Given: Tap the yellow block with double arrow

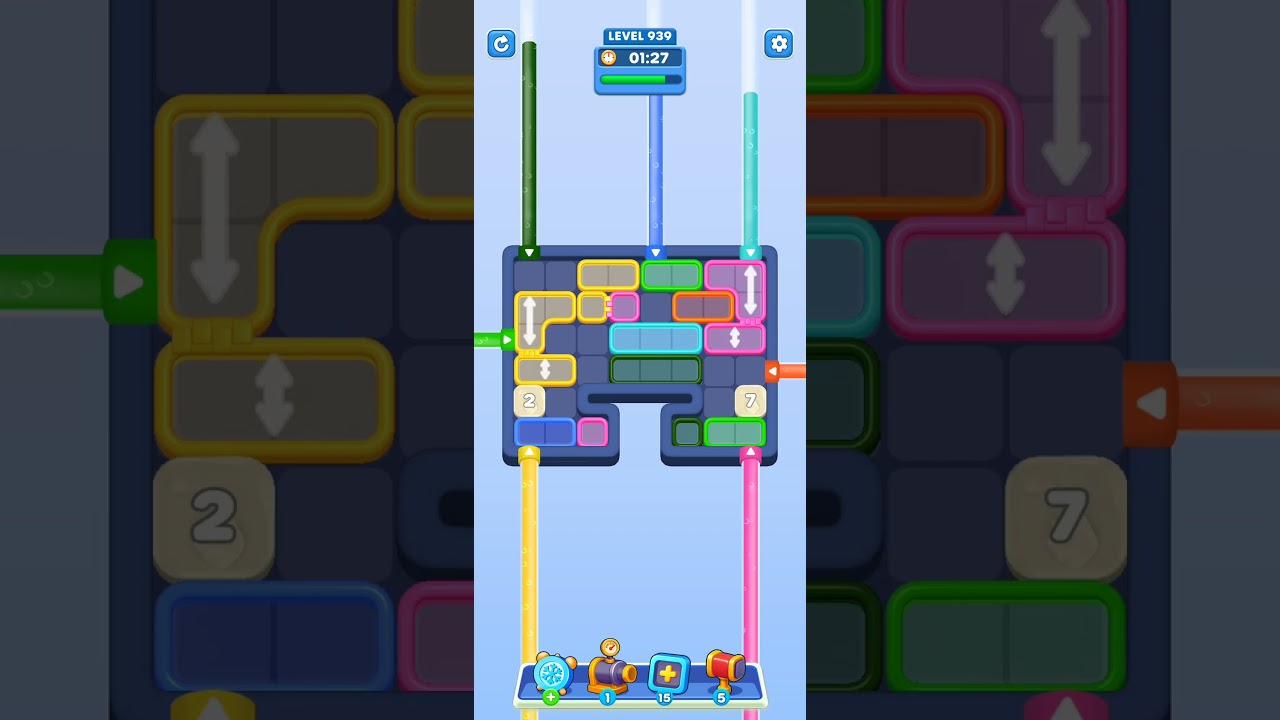Looking at the screenshot, I should 545,370.
